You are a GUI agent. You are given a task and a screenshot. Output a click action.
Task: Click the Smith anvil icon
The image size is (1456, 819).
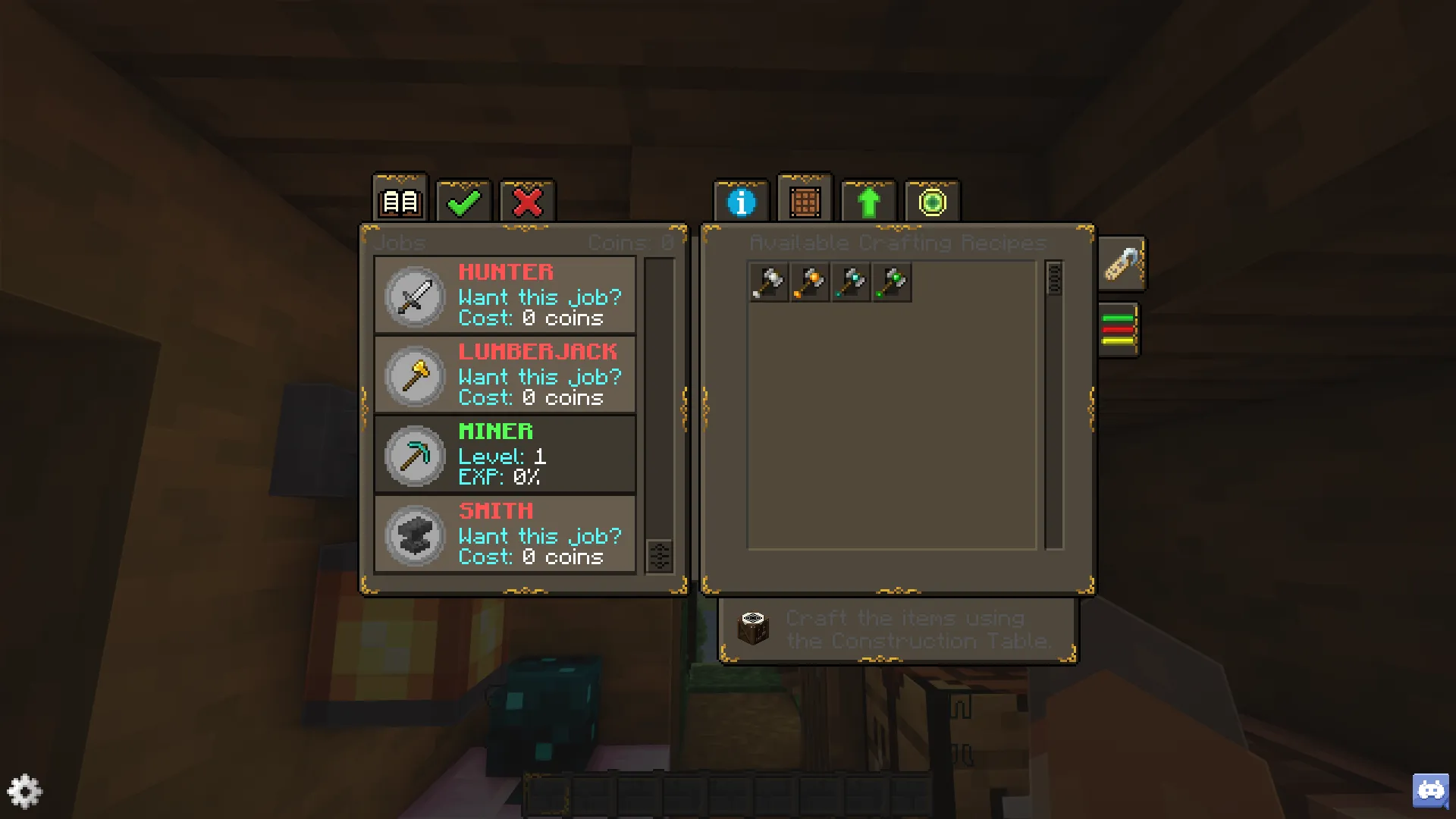(x=414, y=536)
